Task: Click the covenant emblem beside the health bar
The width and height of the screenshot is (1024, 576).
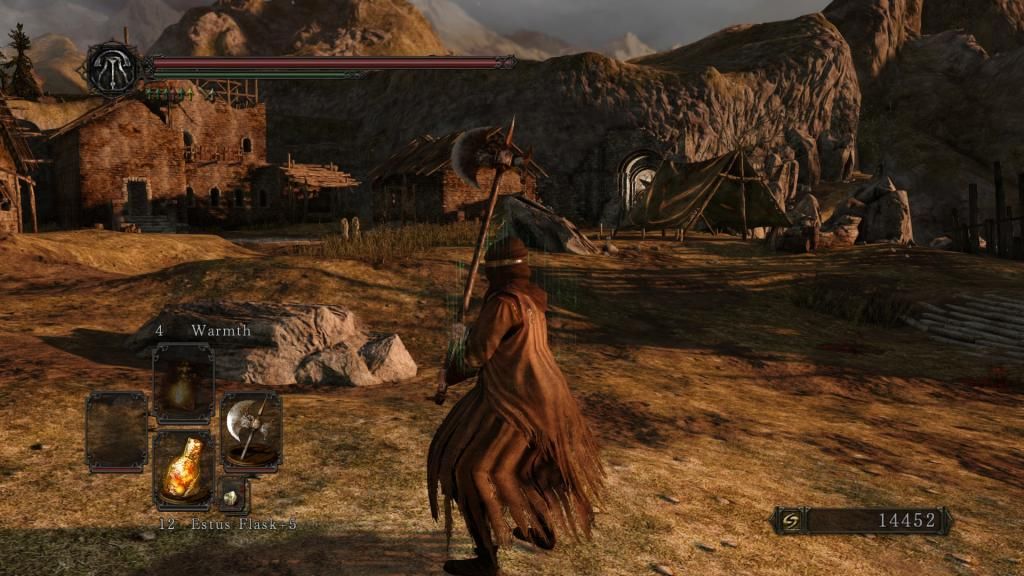Action: click(x=111, y=68)
